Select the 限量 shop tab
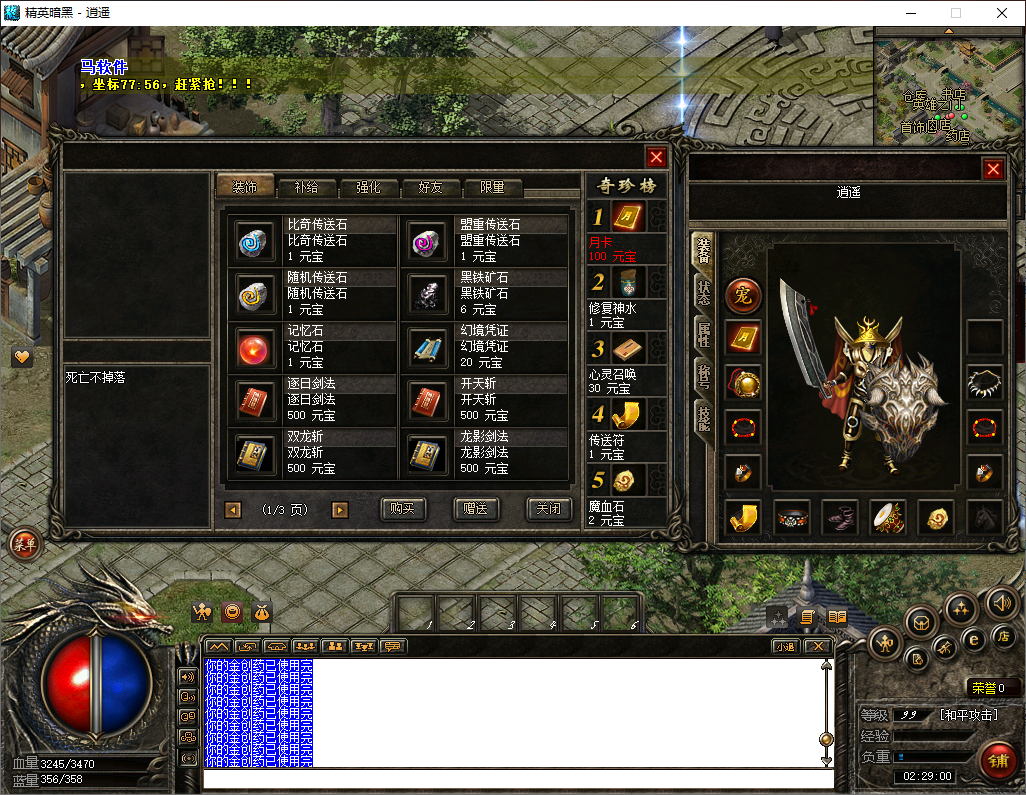The height and width of the screenshot is (795, 1026). point(492,187)
